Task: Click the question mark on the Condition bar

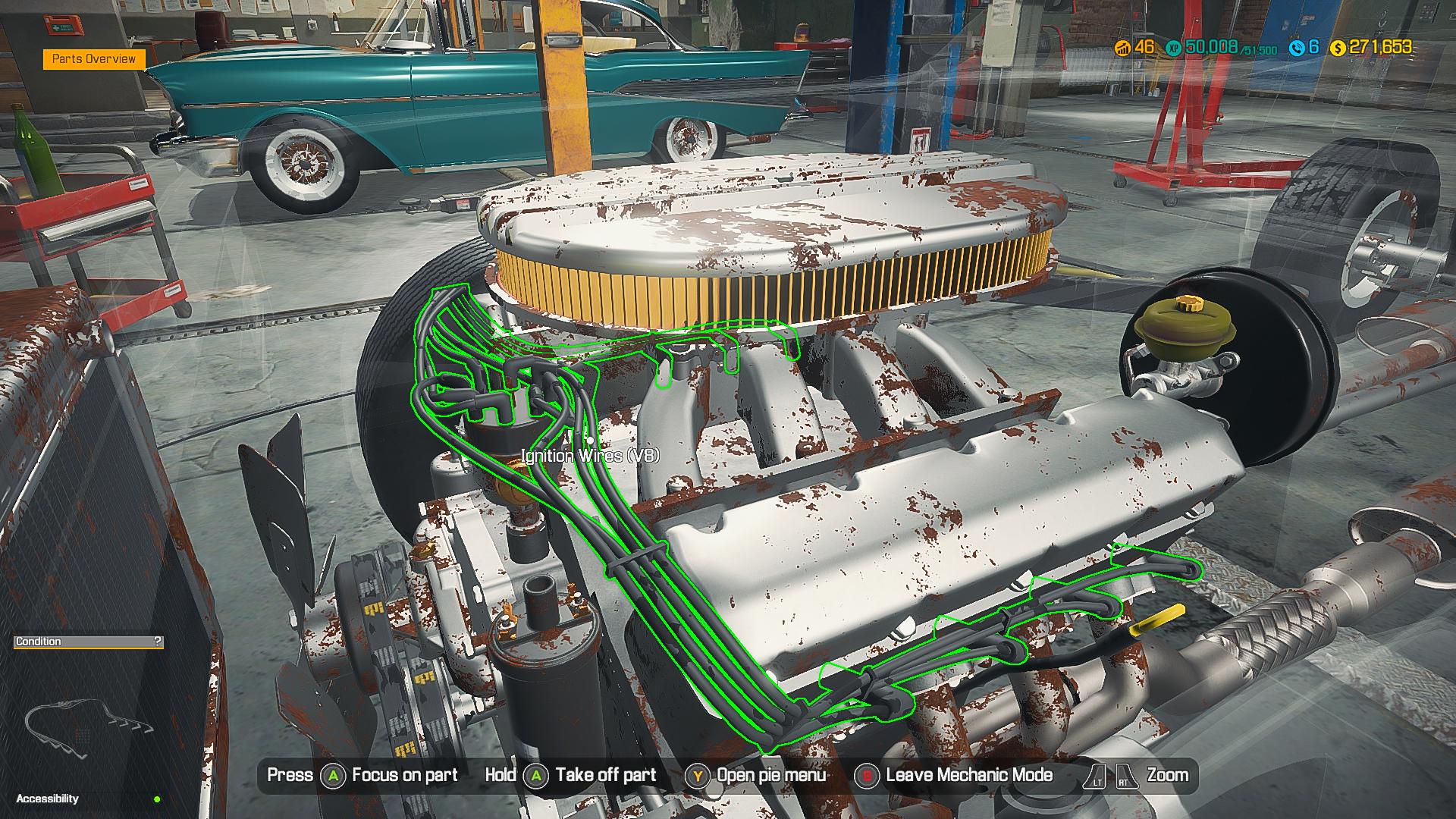Action: [x=156, y=641]
